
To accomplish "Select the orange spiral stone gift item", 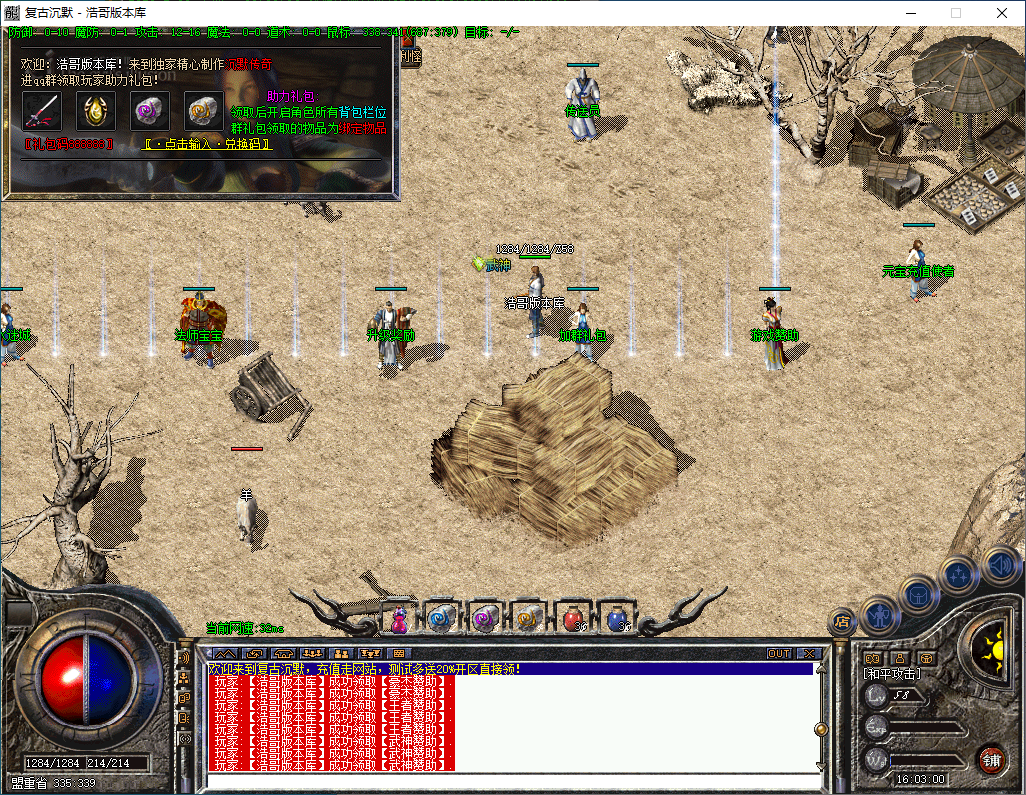I will 204,111.
